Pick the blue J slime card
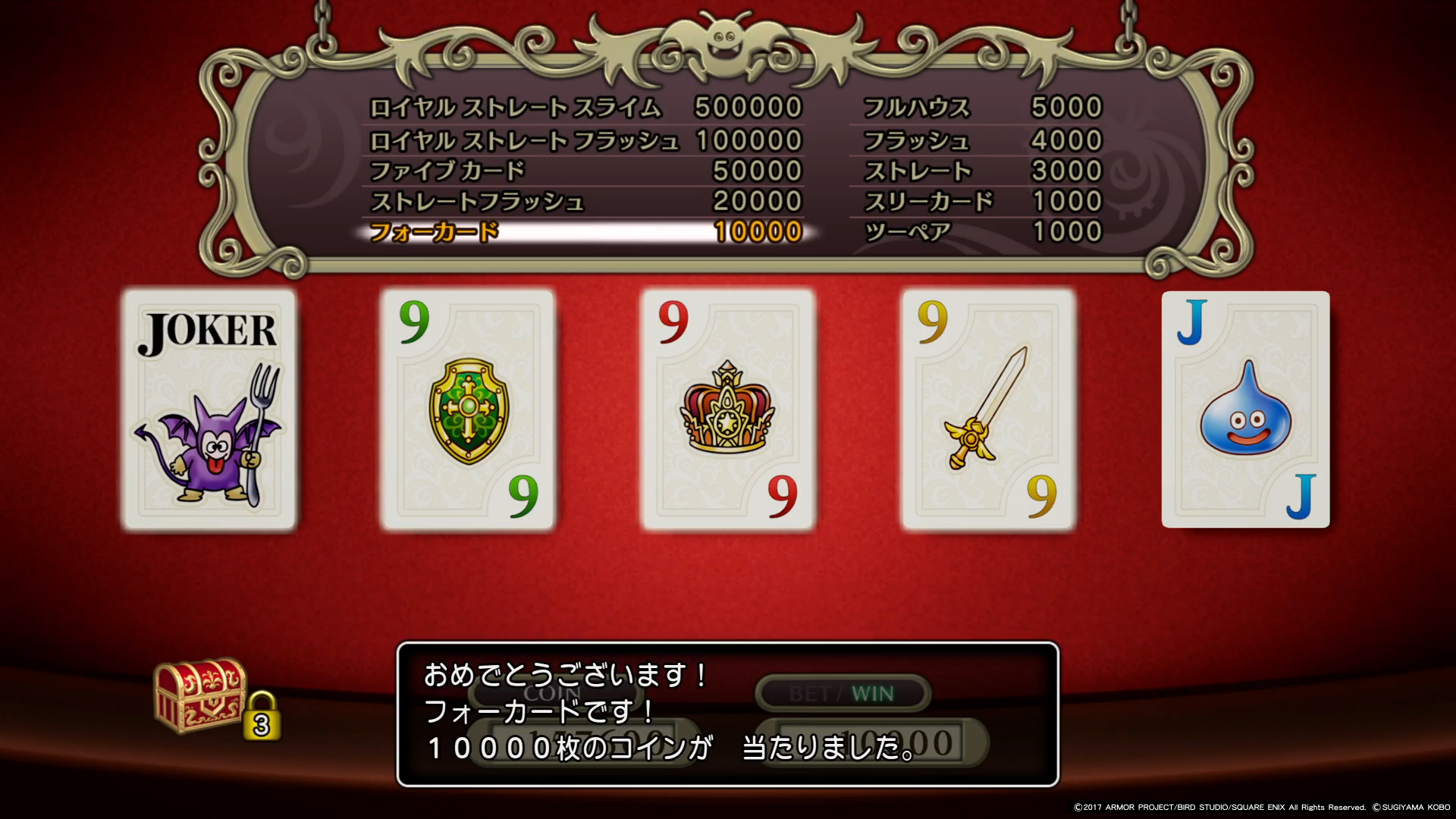Image resolution: width=1456 pixels, height=819 pixels. pos(1245,409)
